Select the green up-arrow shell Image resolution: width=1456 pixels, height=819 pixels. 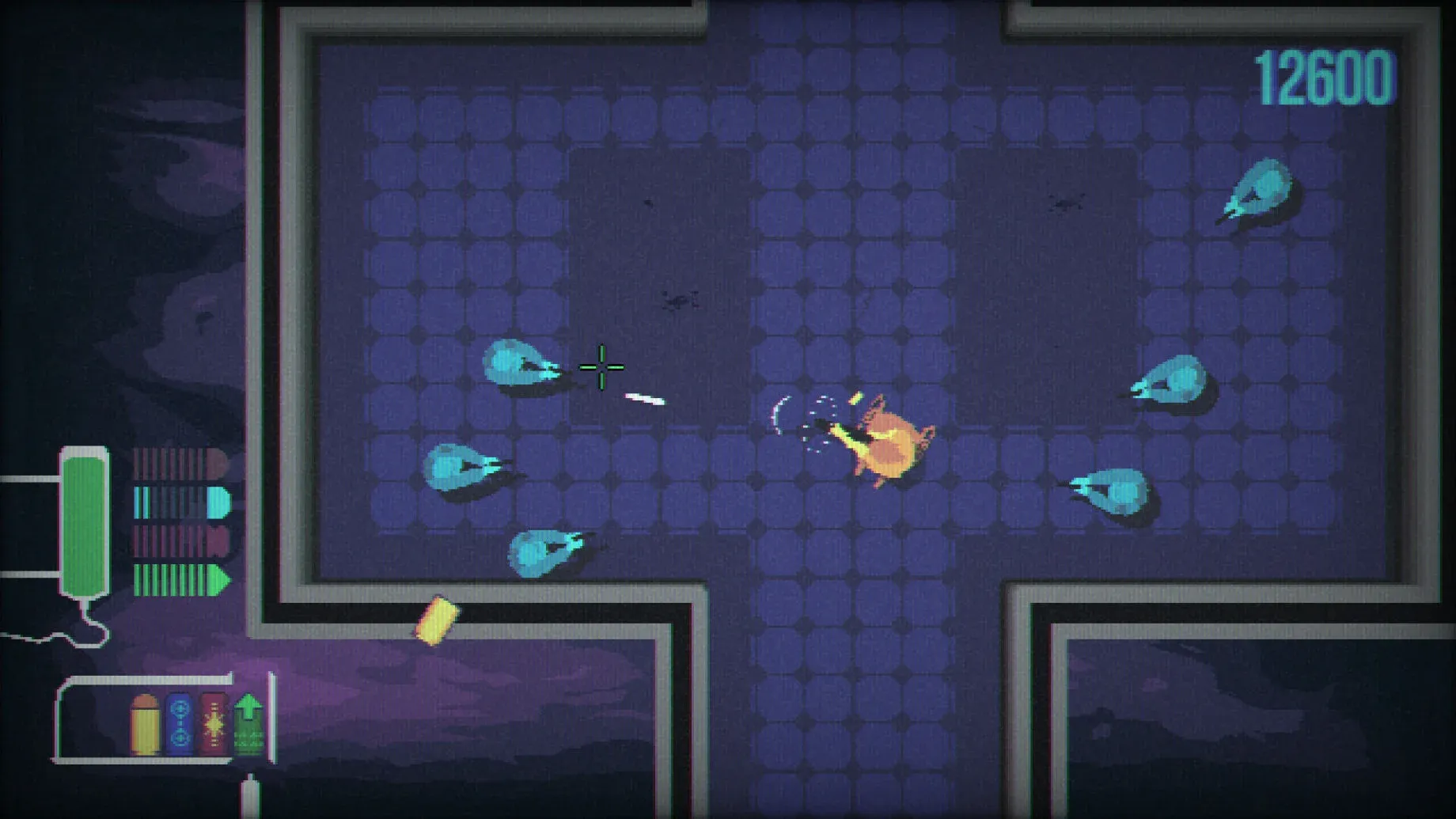tap(248, 723)
